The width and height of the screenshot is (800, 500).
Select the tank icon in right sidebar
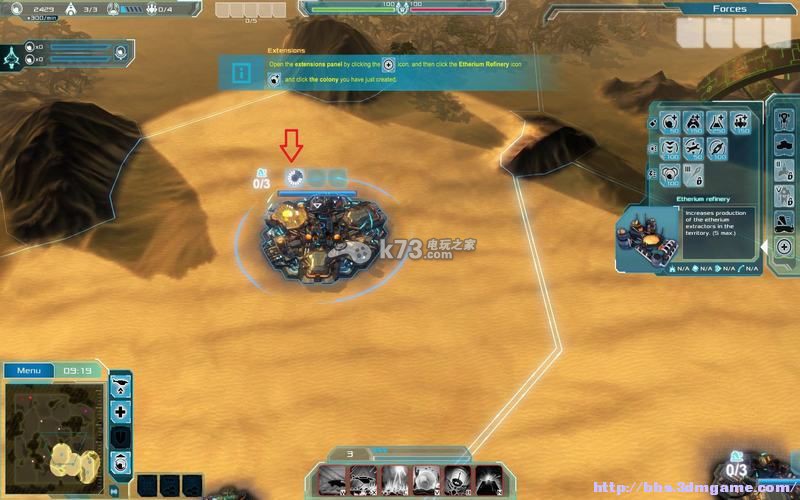pyautogui.click(x=784, y=145)
